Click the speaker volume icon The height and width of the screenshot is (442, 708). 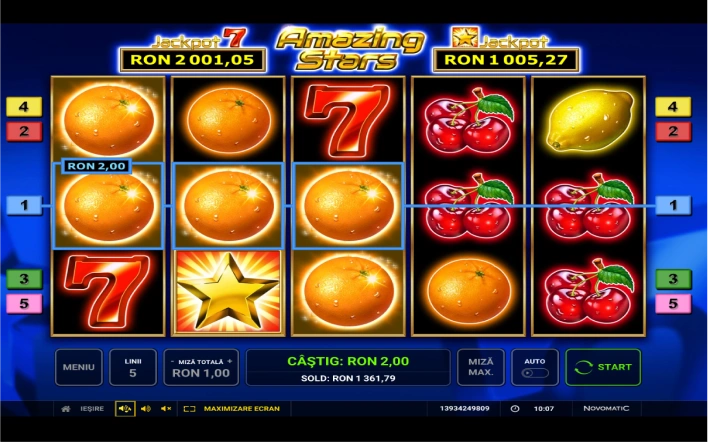[146, 408]
